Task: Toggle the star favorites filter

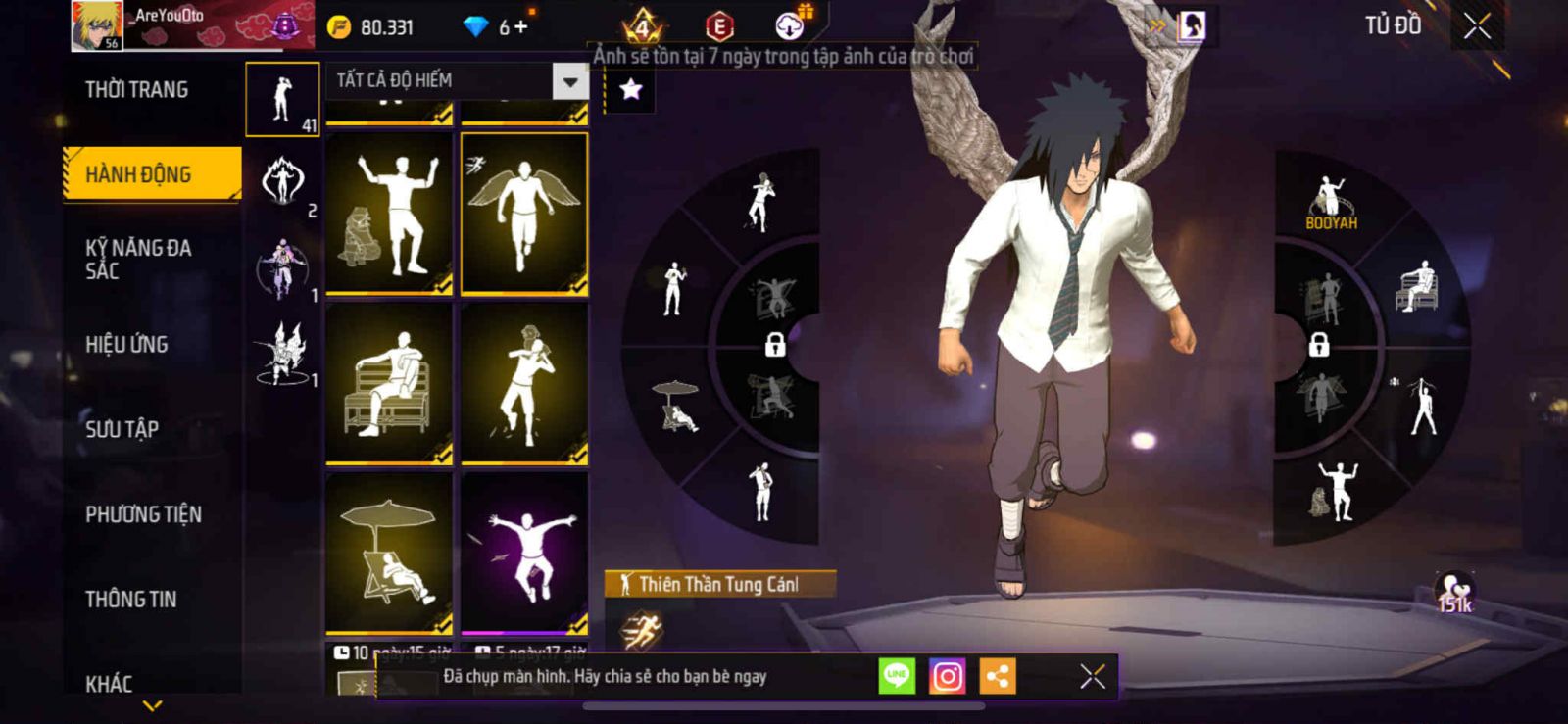Action: (631, 90)
